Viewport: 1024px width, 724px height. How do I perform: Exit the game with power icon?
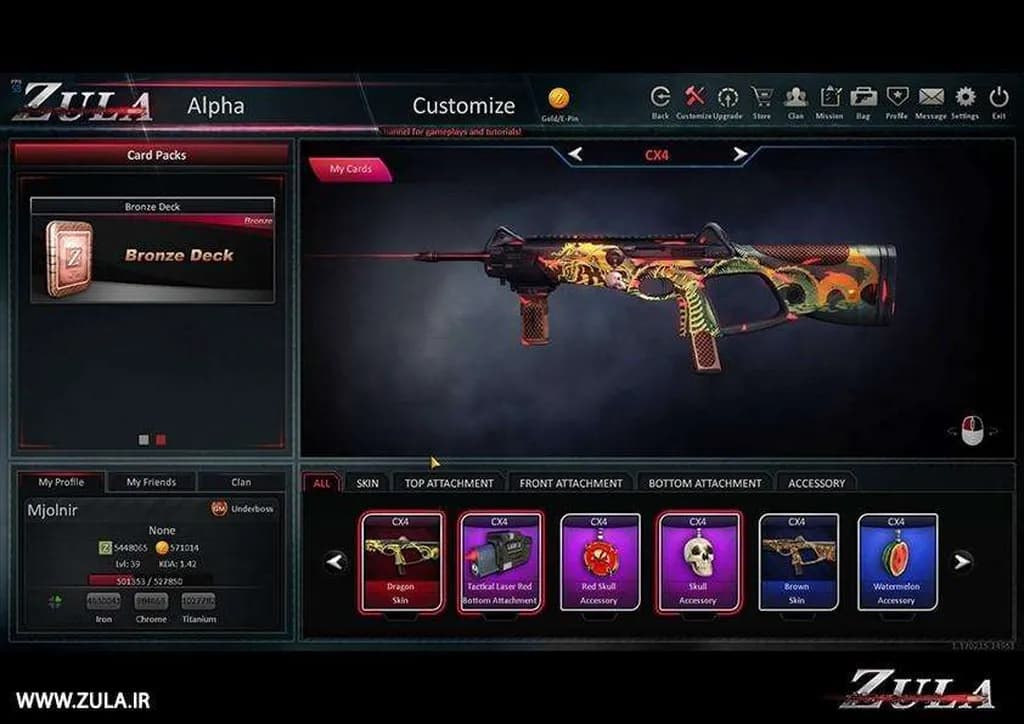(998, 98)
